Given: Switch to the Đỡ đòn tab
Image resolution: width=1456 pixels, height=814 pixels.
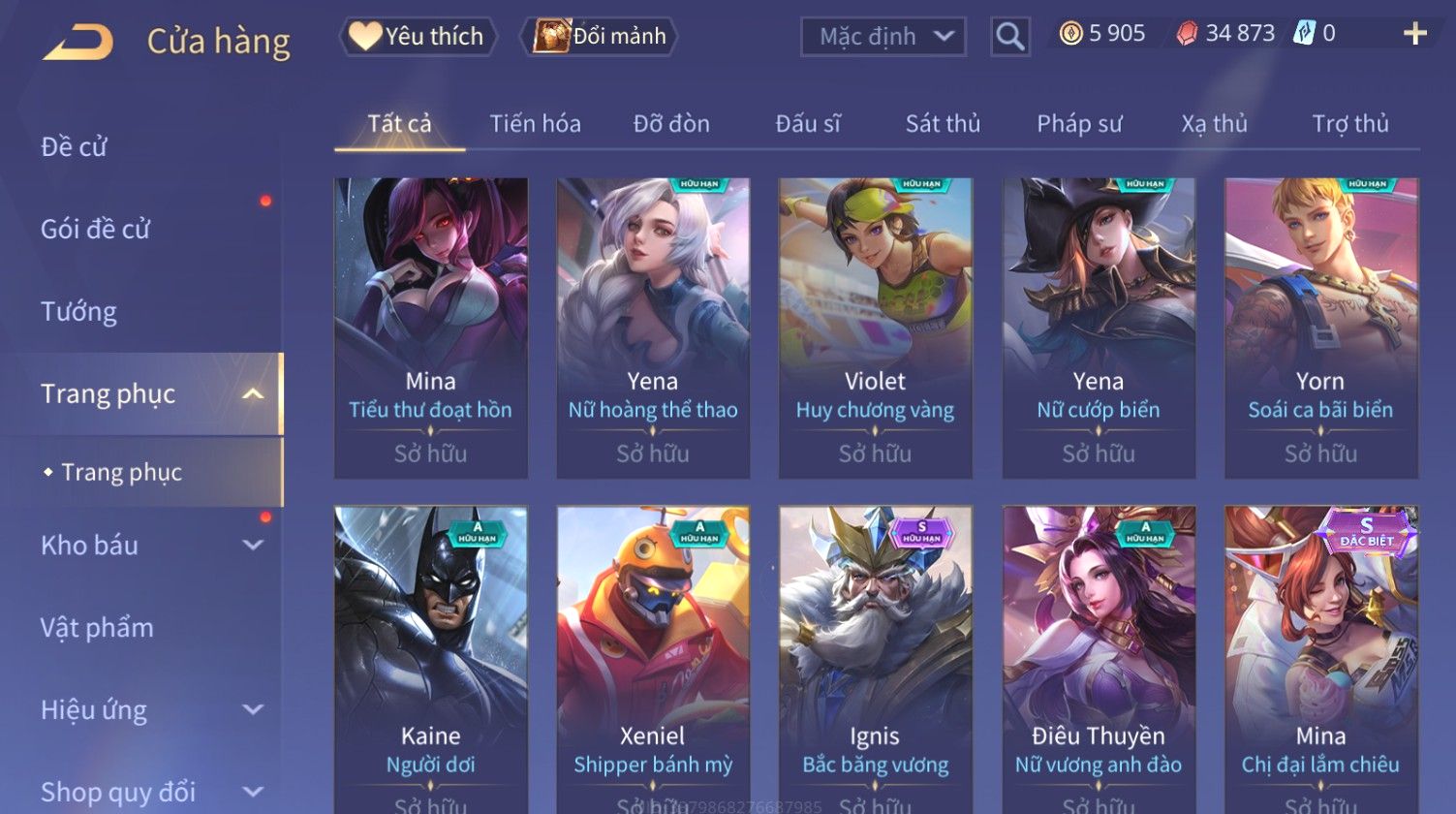Looking at the screenshot, I should pyautogui.click(x=671, y=124).
